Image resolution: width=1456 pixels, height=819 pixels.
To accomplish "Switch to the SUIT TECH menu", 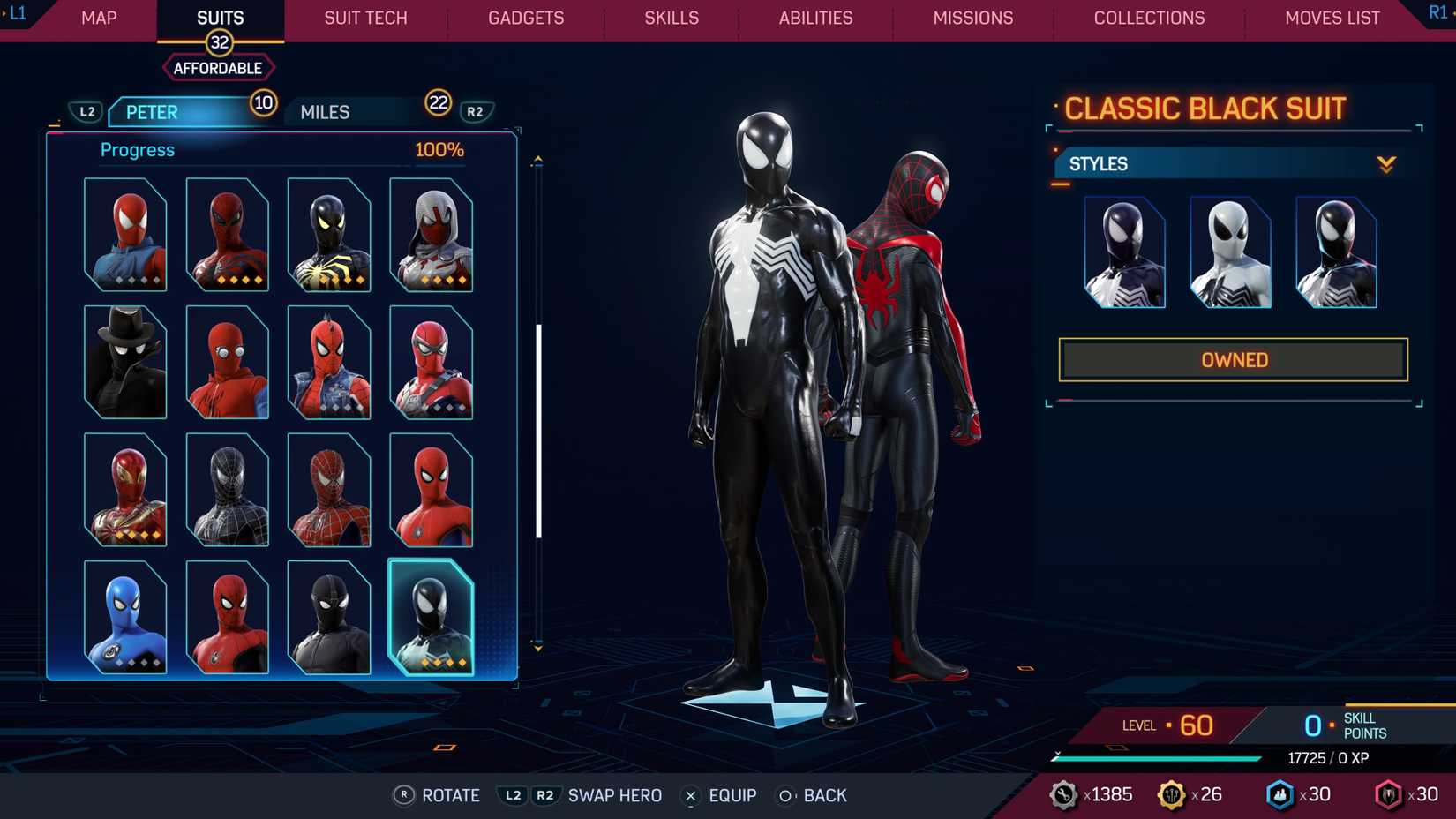I will [364, 18].
